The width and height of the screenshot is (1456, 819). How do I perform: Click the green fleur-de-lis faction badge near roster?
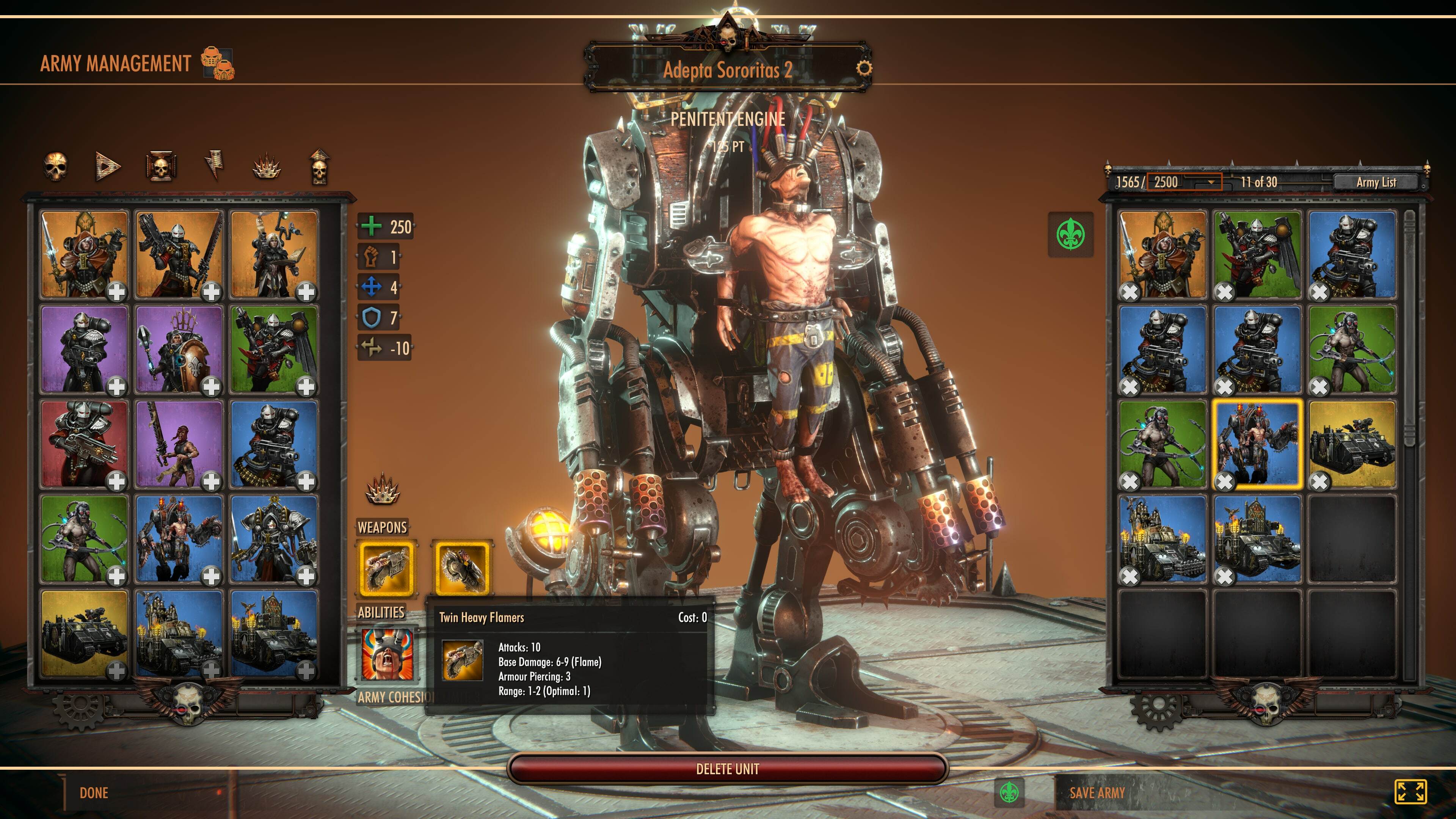pyautogui.click(x=1070, y=234)
